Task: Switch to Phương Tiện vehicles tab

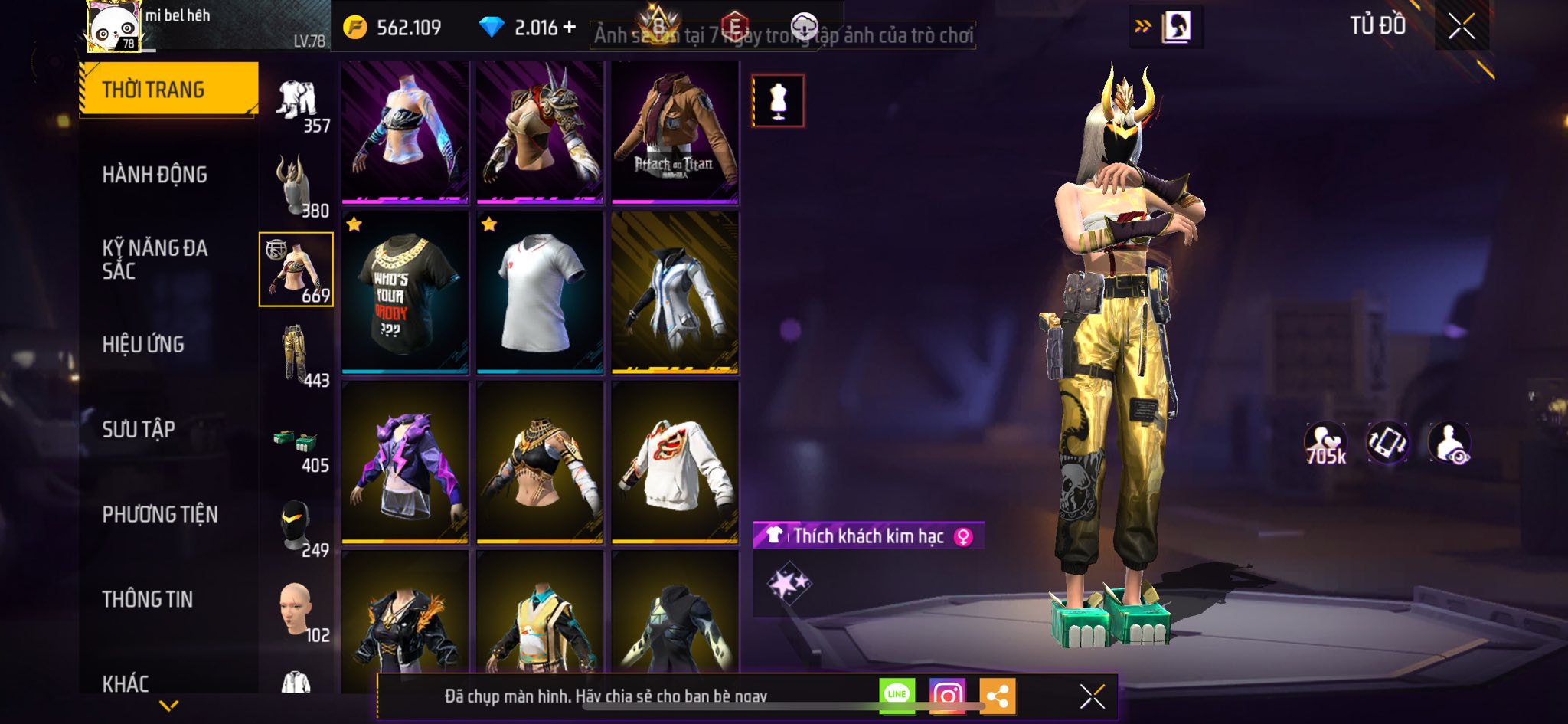Action: point(160,514)
